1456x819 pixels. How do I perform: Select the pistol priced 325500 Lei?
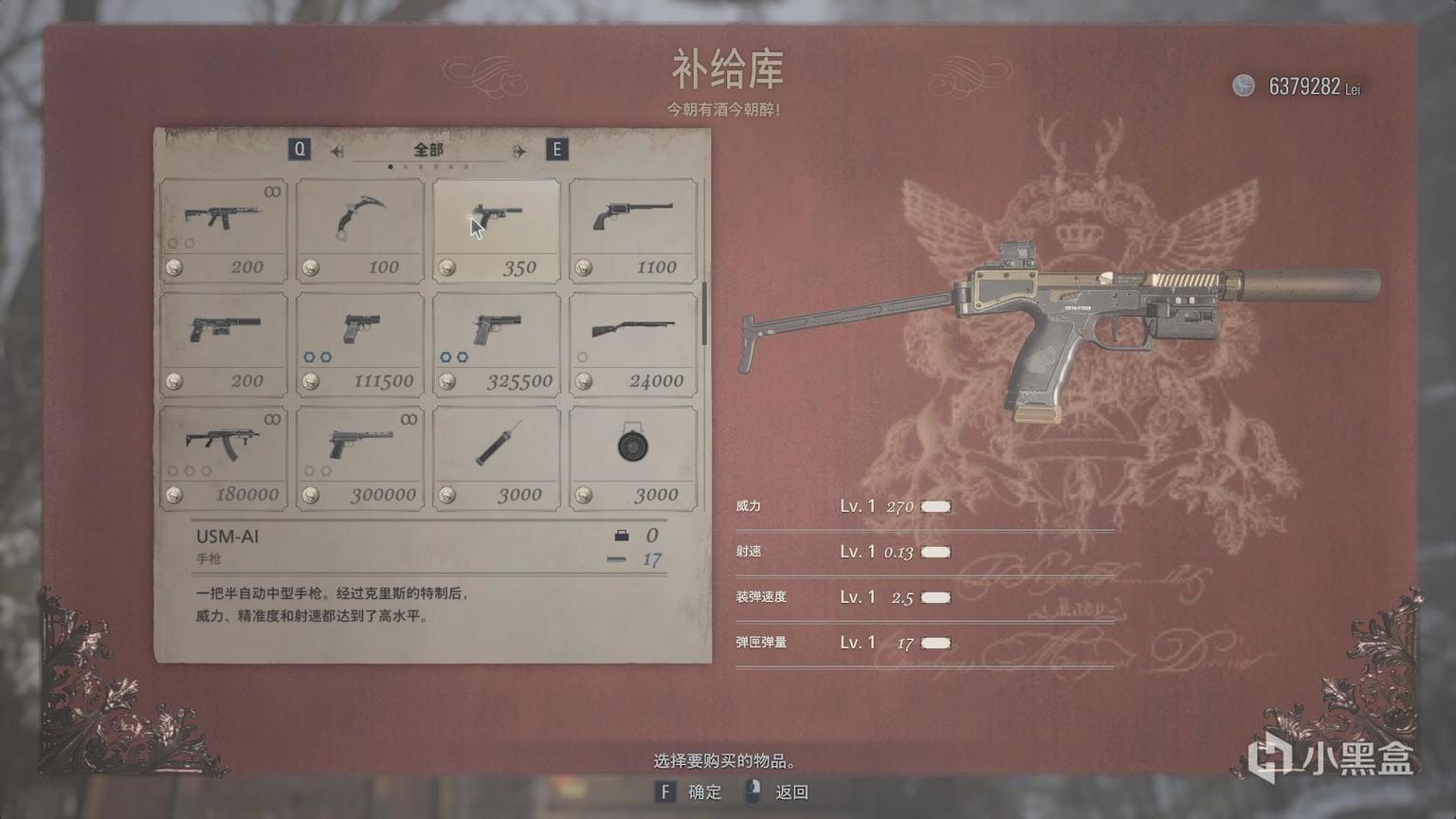coord(496,341)
